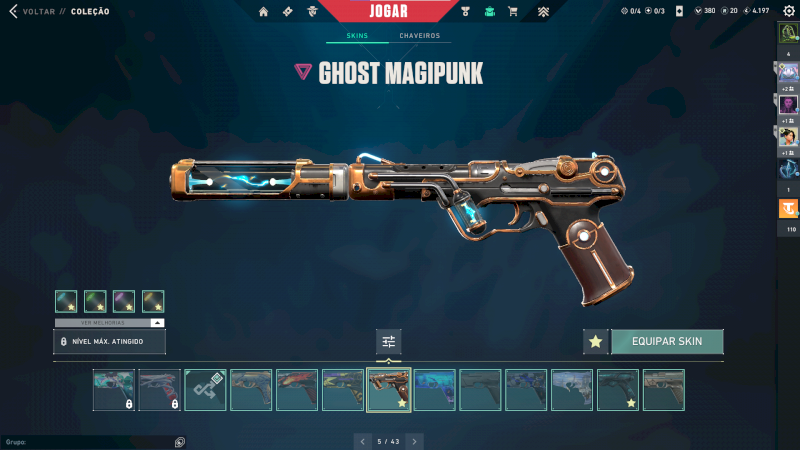Toggle the favorite star button
This screenshot has width=800, height=450.
(596, 341)
